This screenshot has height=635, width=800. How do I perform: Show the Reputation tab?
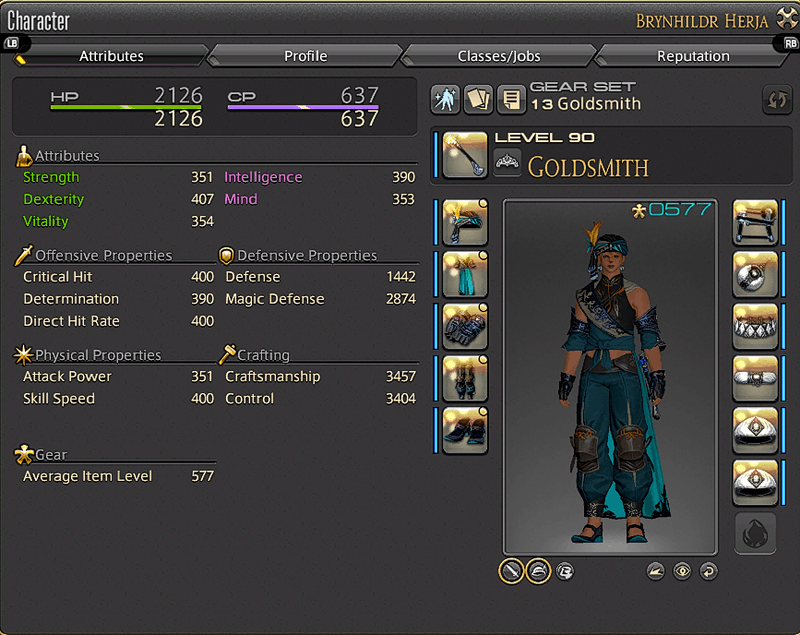[691, 56]
